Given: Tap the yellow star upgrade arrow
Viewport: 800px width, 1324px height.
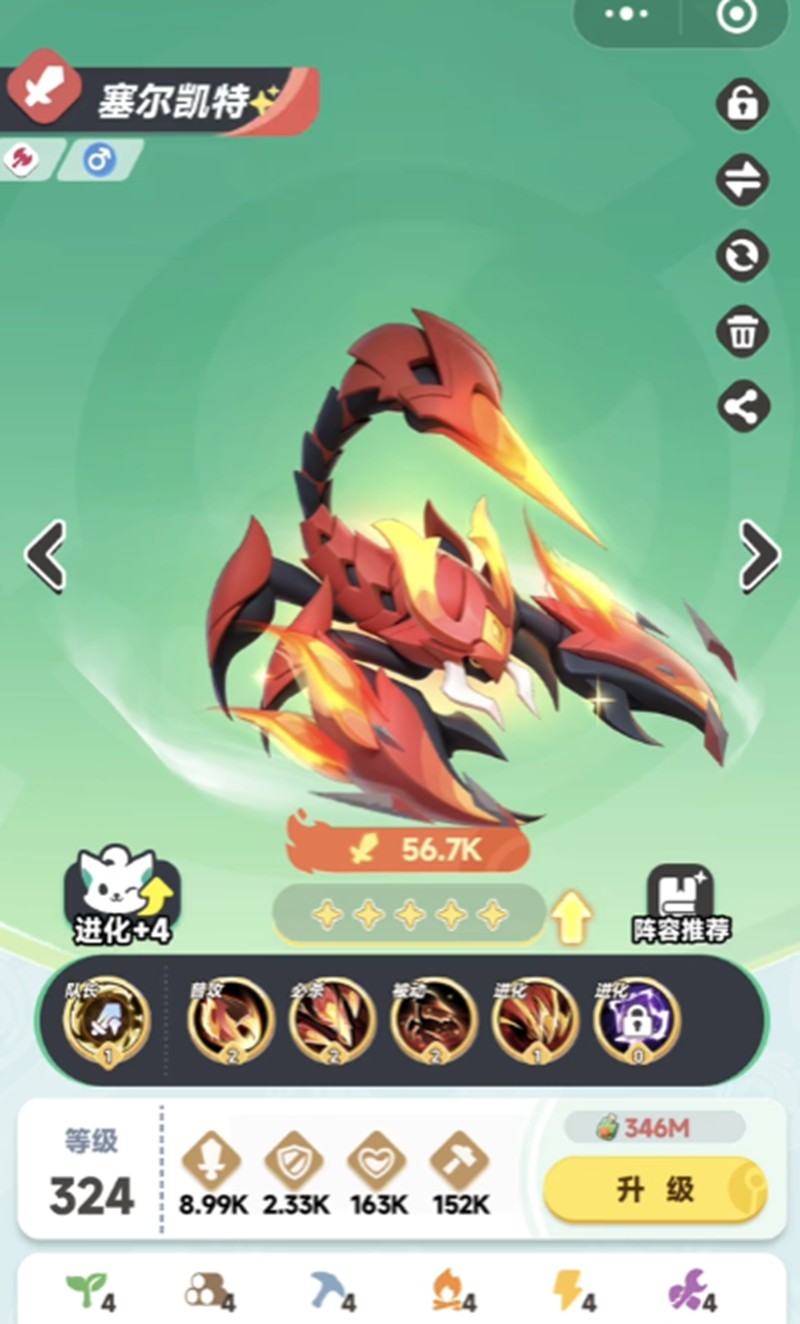Looking at the screenshot, I should point(572,916).
